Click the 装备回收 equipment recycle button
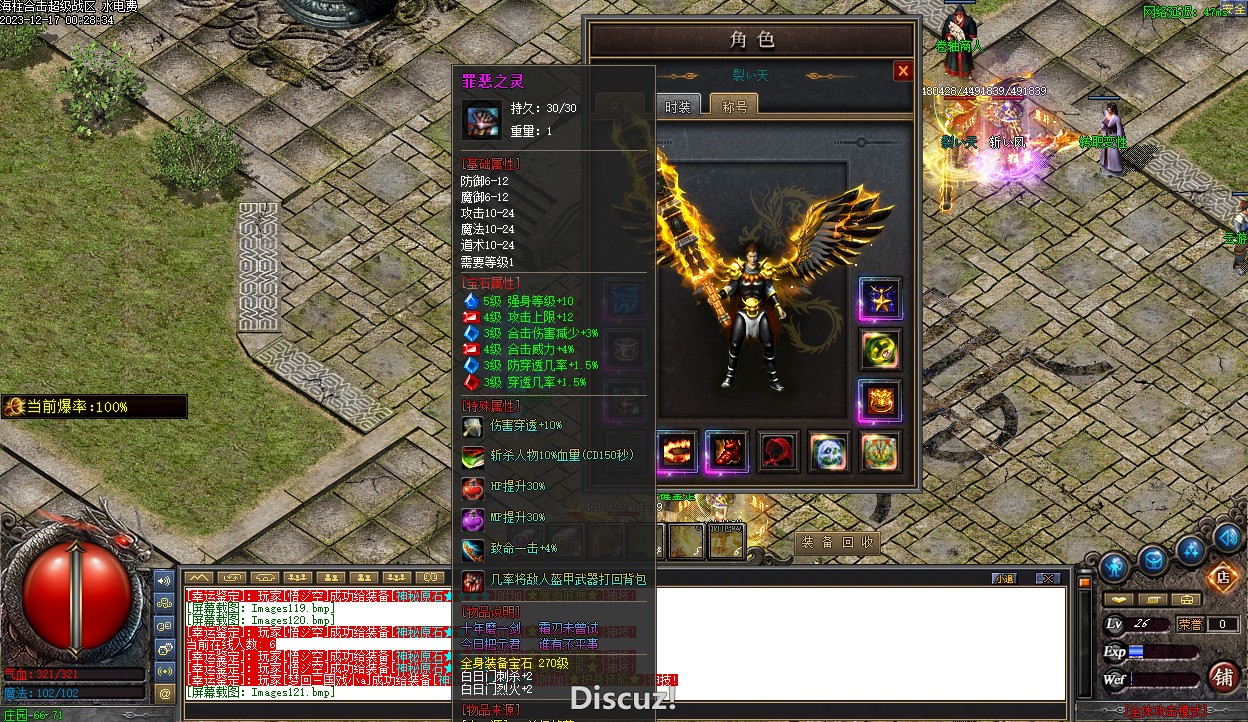This screenshot has height=722, width=1248. pos(839,542)
